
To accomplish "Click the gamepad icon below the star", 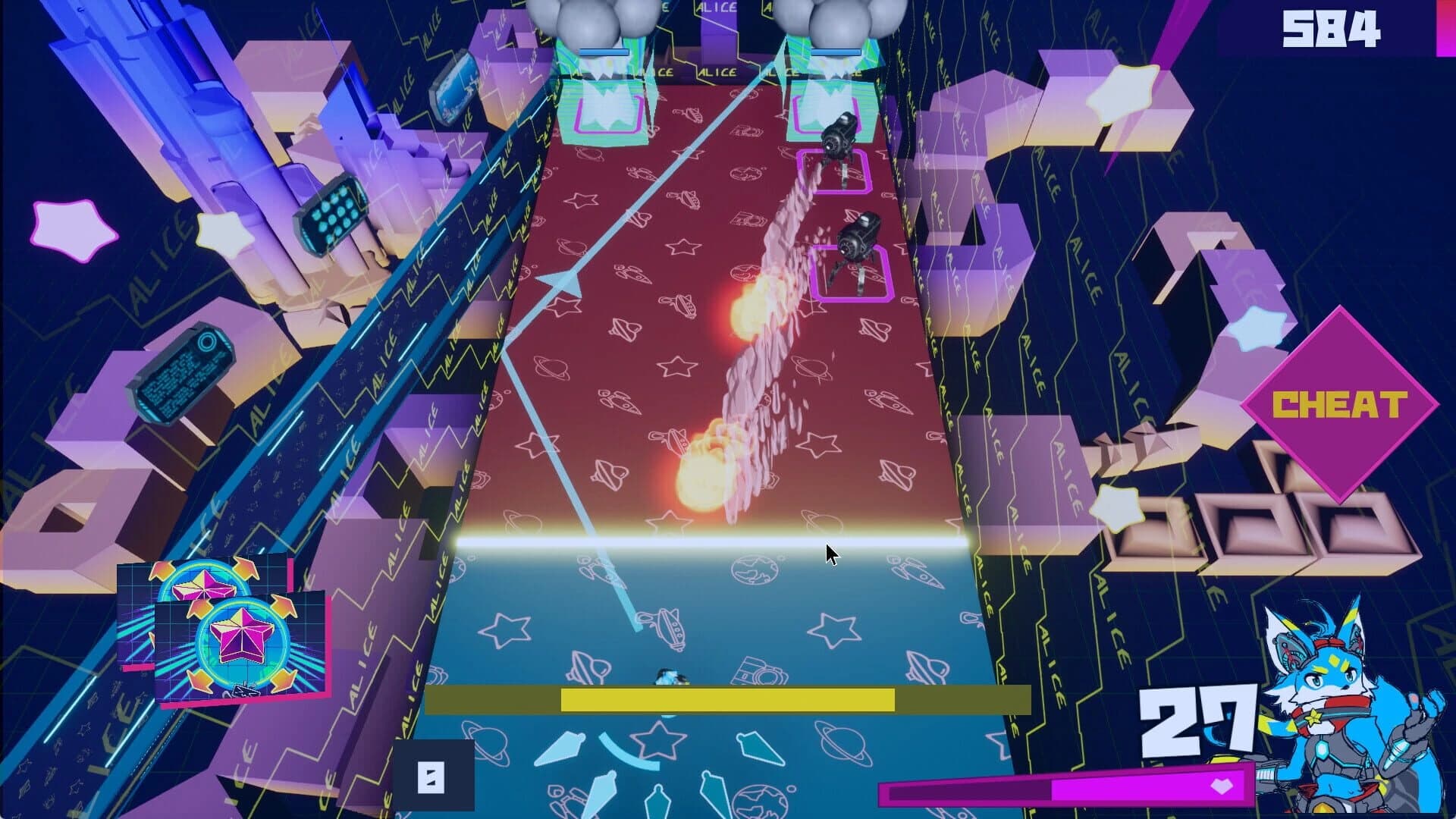I will (x=246, y=691).
